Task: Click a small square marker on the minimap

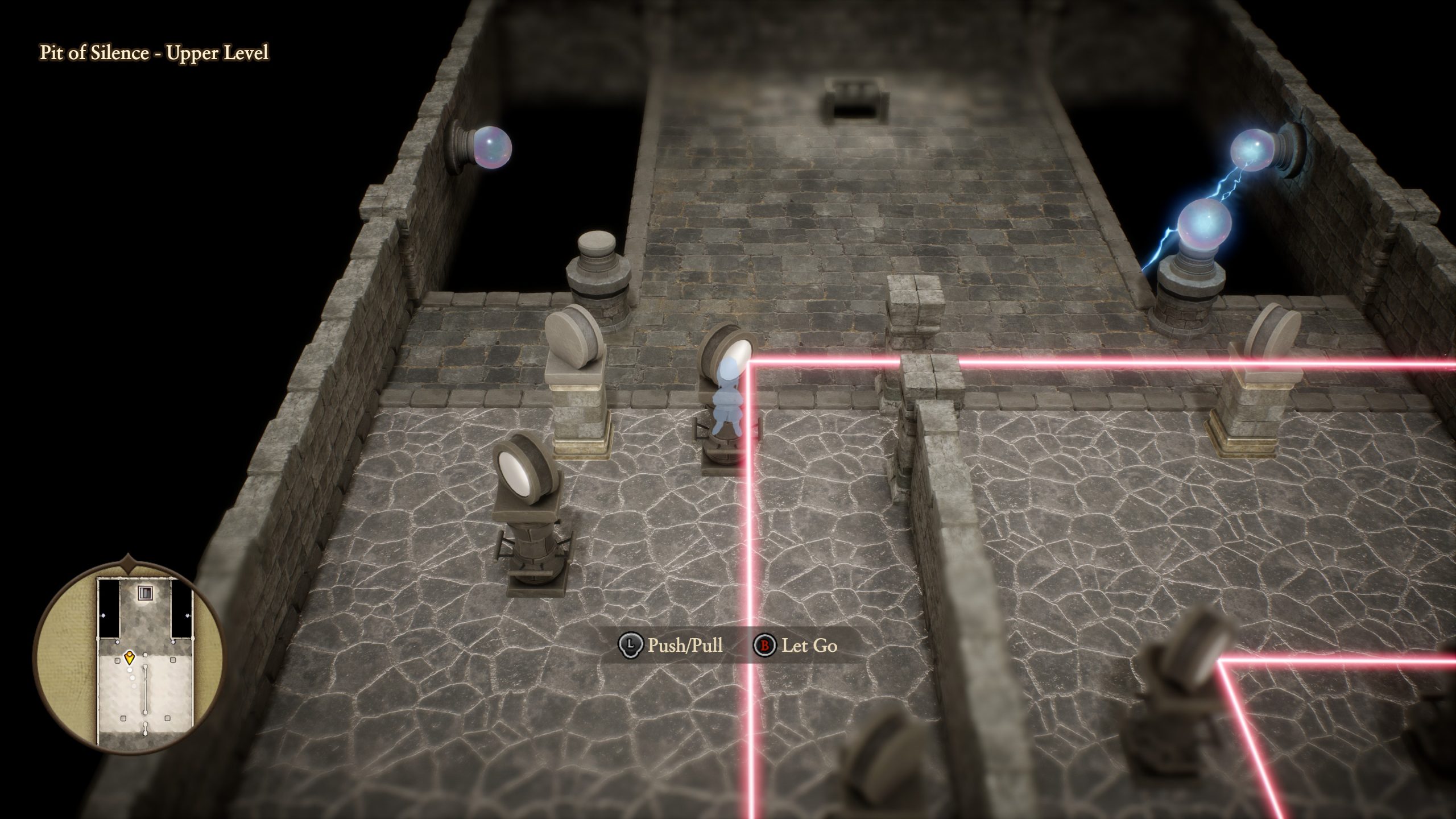Action: tap(117, 660)
